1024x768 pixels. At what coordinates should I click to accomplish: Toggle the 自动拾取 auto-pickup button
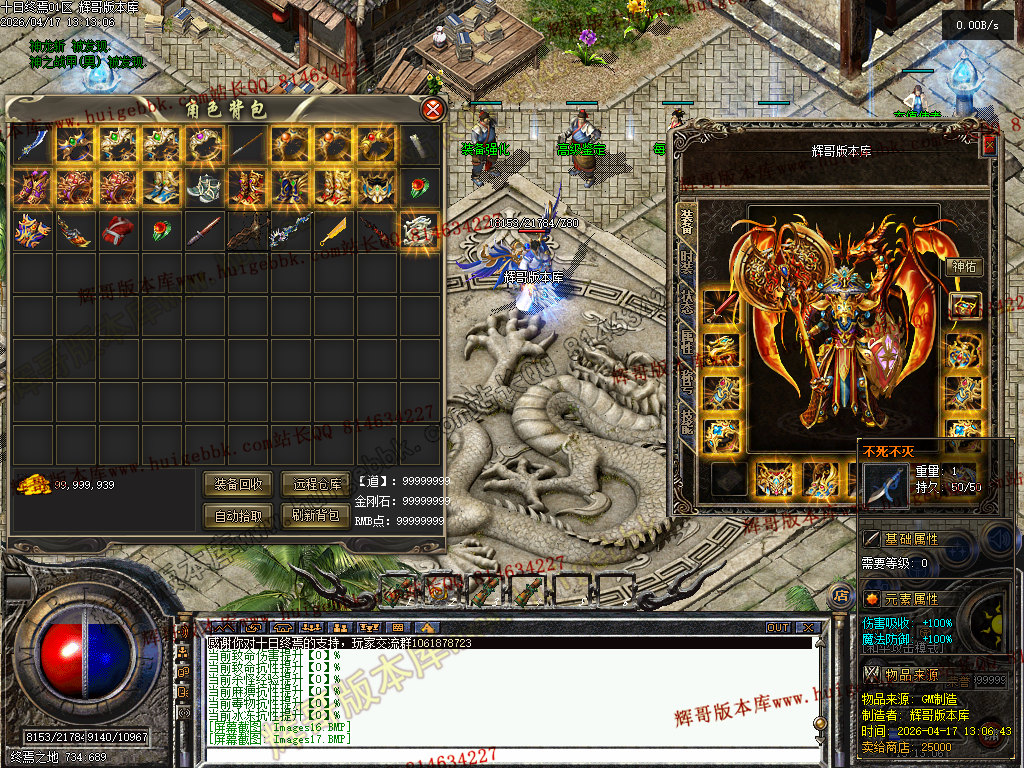[x=238, y=516]
